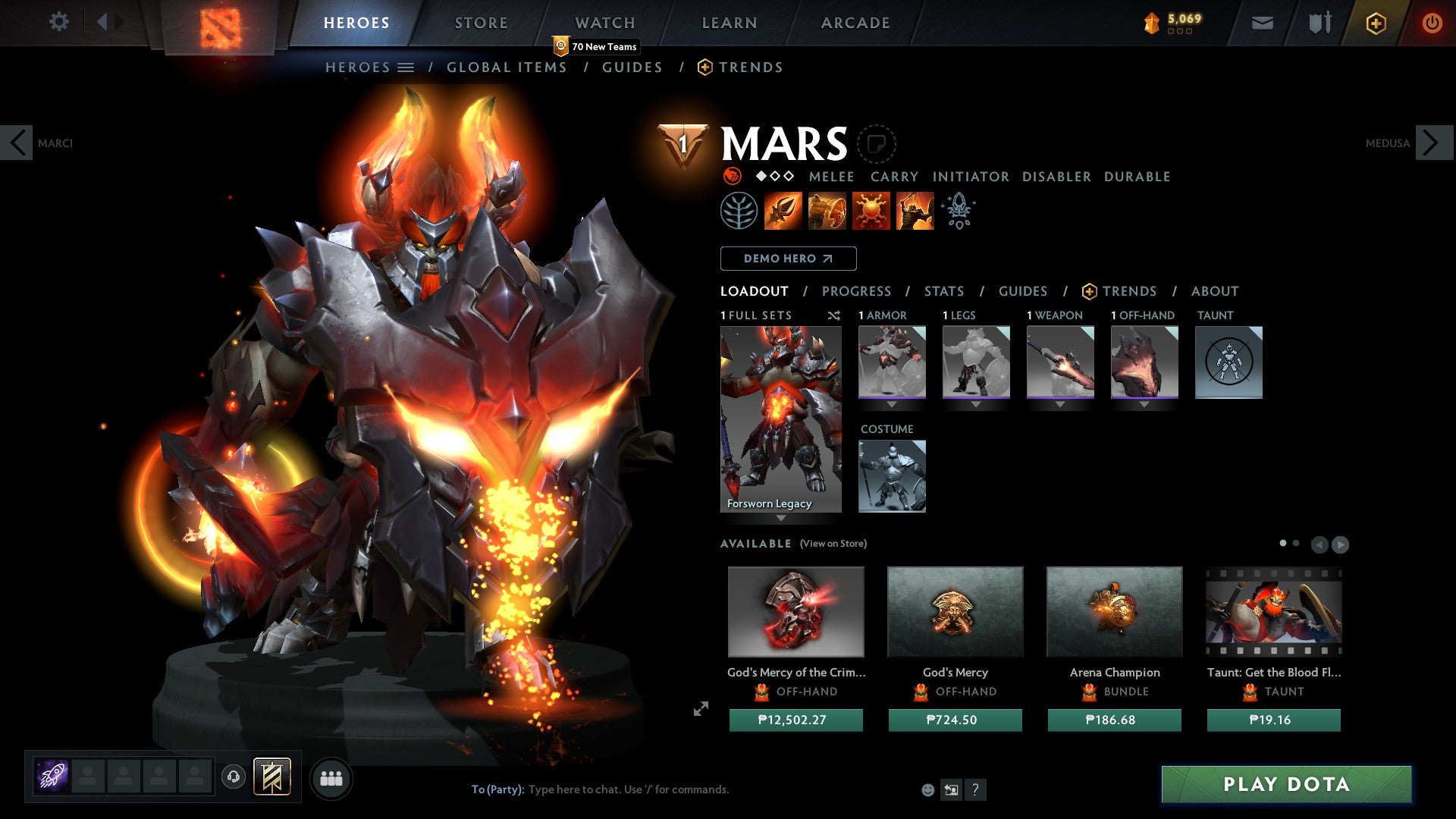1456x819 pixels.
Task: Show the Mars Stats tab
Action: 943,291
